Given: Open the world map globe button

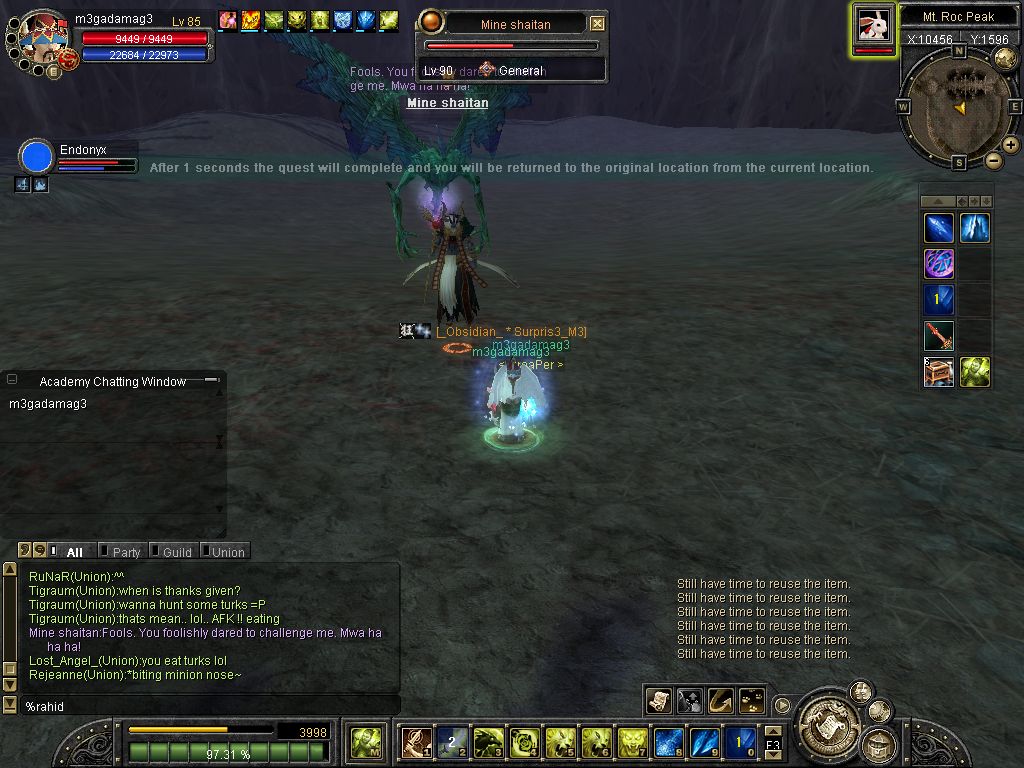Looking at the screenshot, I should (x=1005, y=59).
